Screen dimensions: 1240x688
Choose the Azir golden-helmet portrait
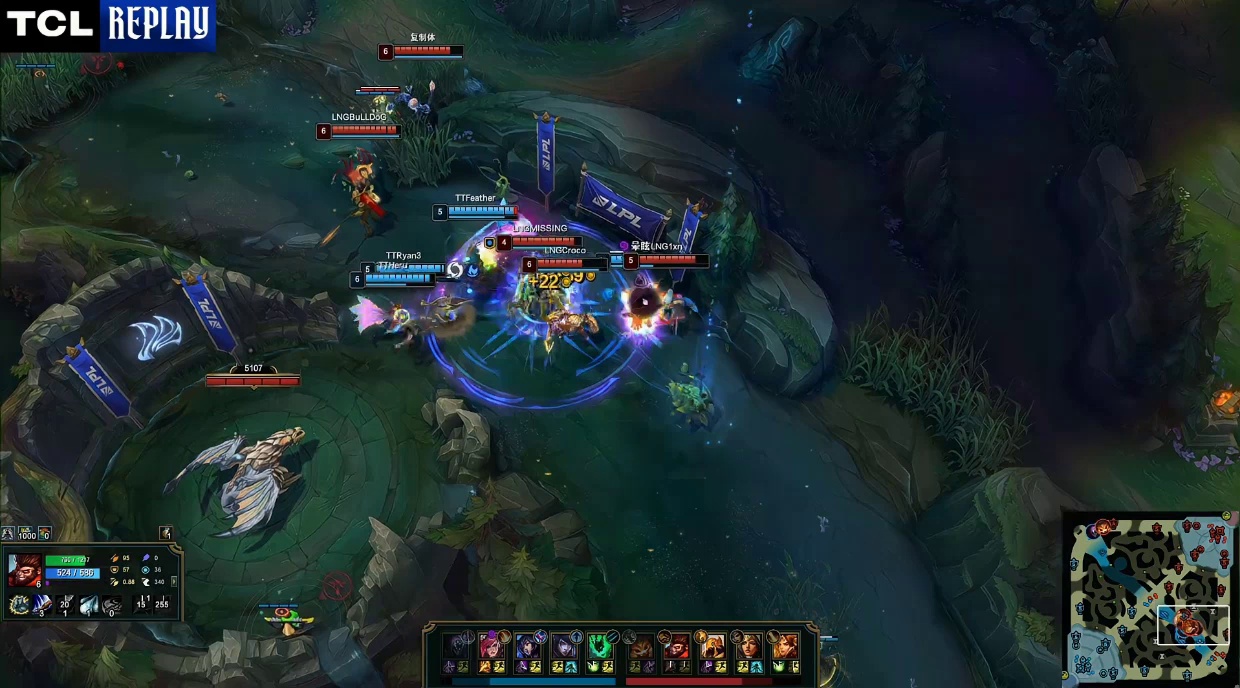714,645
